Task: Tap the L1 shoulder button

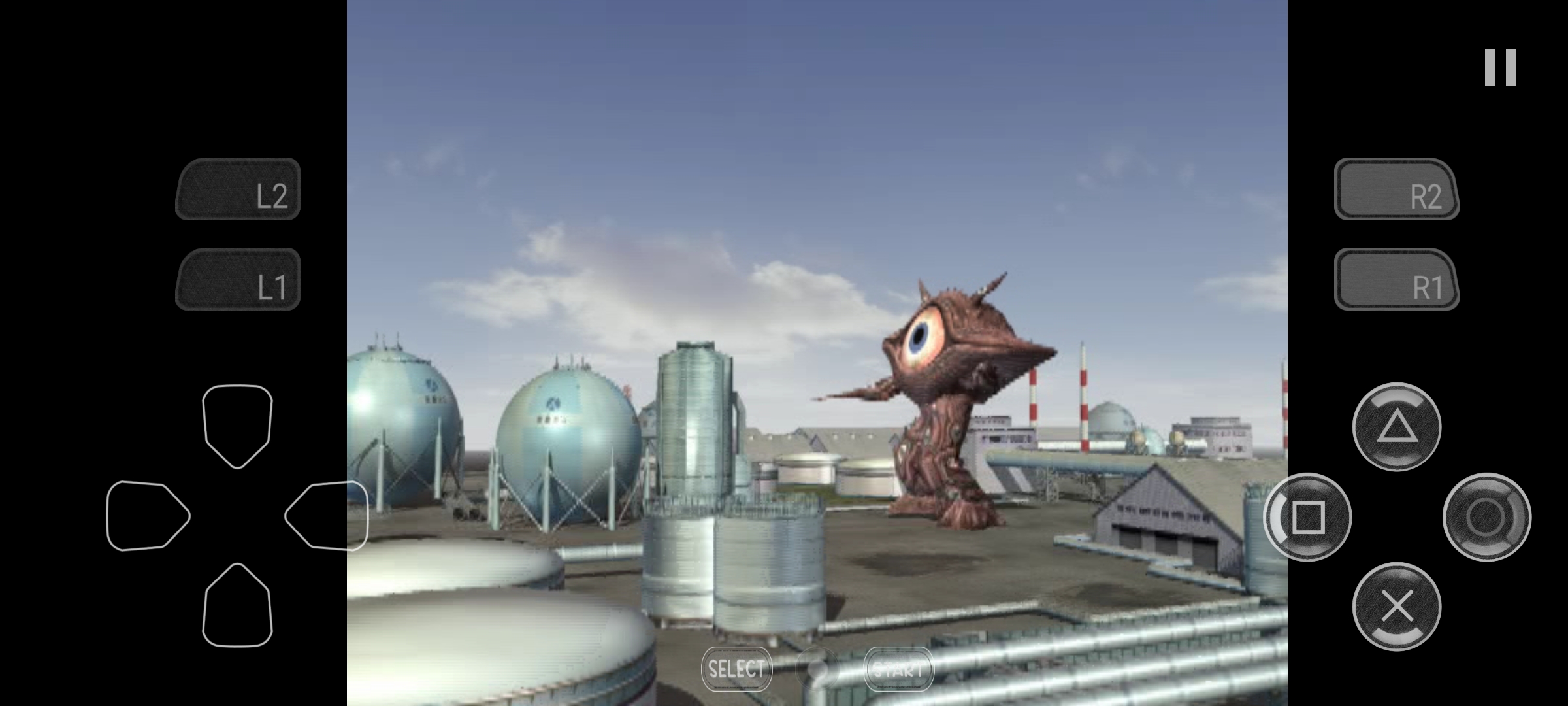Action: (238, 280)
